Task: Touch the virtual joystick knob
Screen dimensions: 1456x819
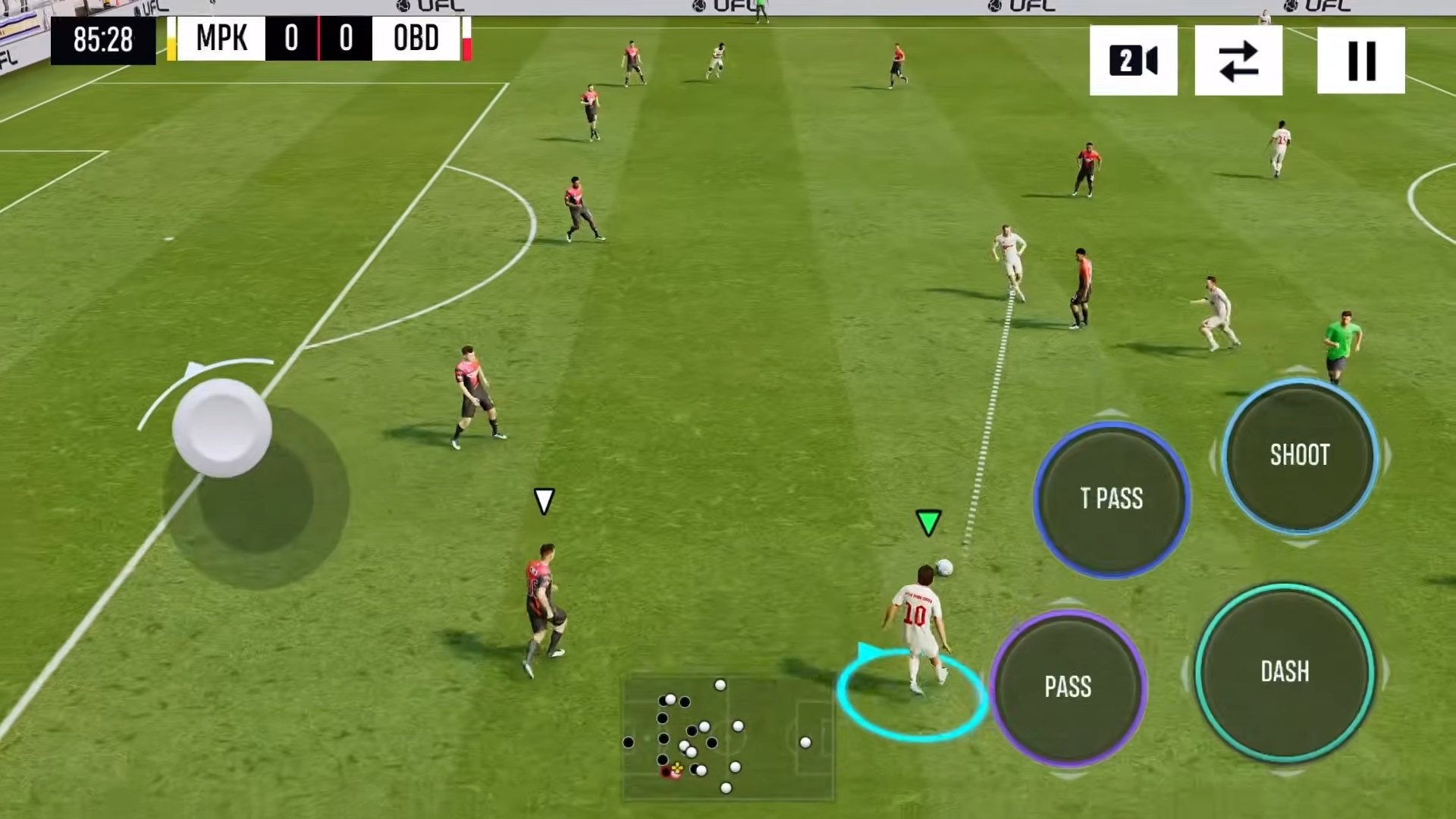Action: tap(221, 427)
